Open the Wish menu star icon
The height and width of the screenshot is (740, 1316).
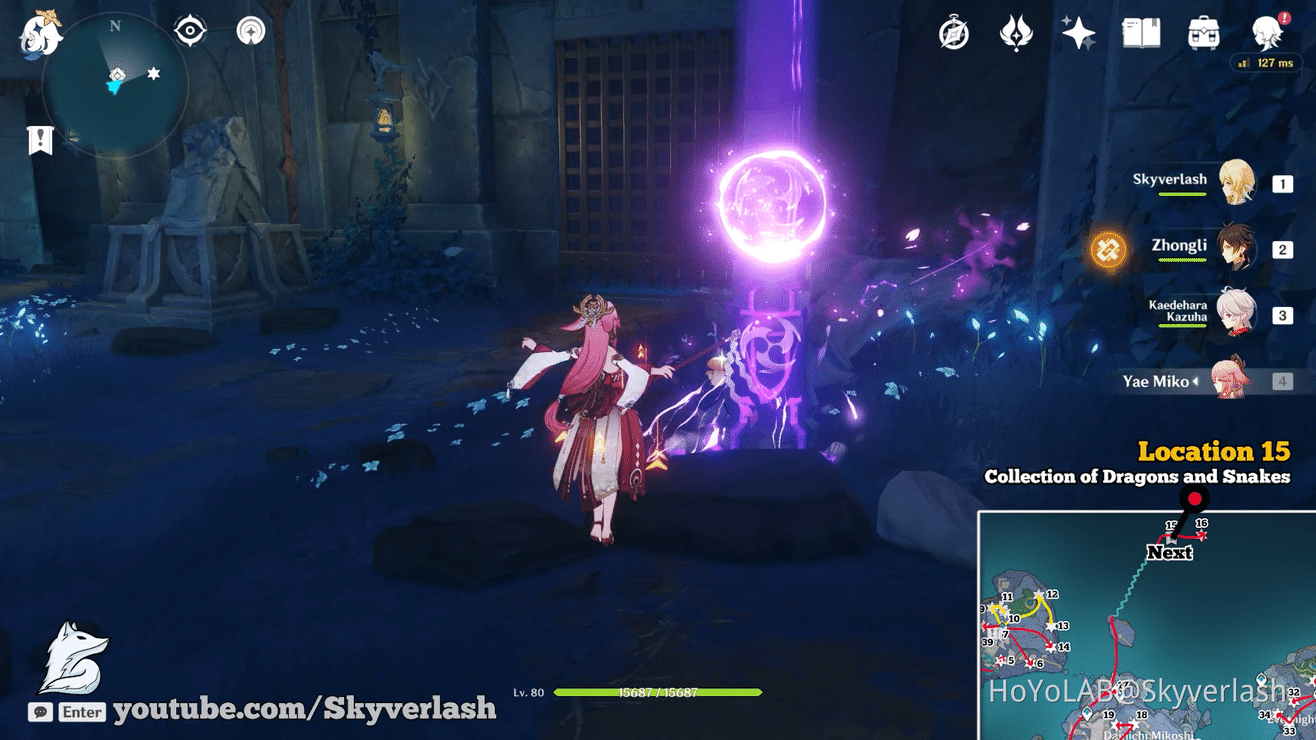click(1078, 33)
